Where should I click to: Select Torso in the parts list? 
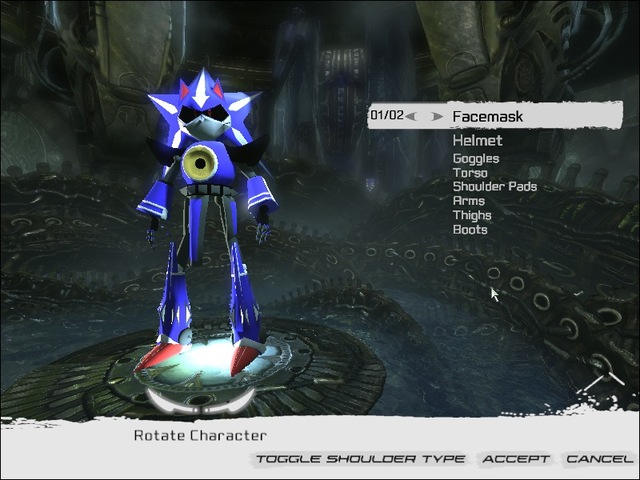click(x=470, y=172)
